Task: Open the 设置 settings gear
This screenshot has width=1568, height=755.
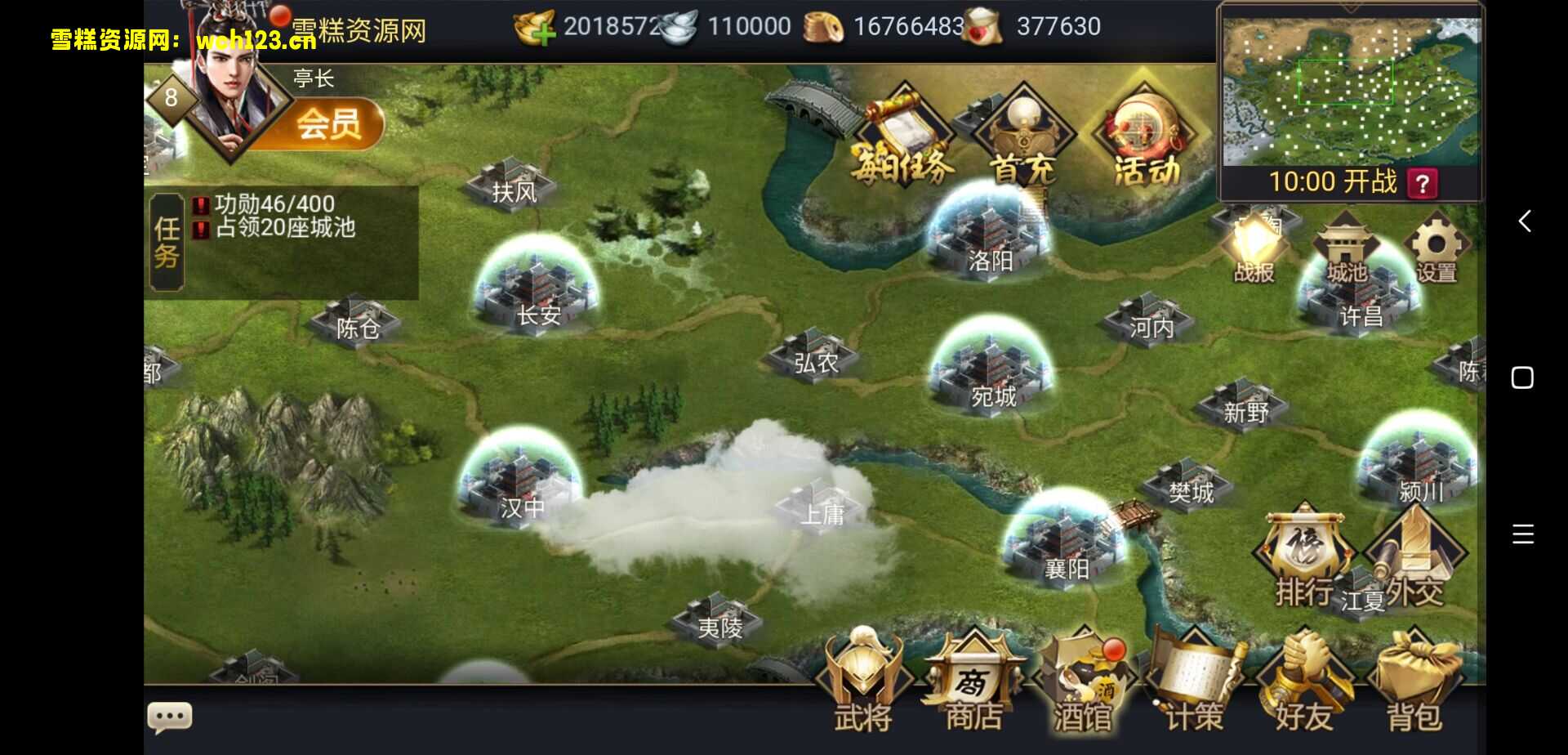Action: point(1437,248)
